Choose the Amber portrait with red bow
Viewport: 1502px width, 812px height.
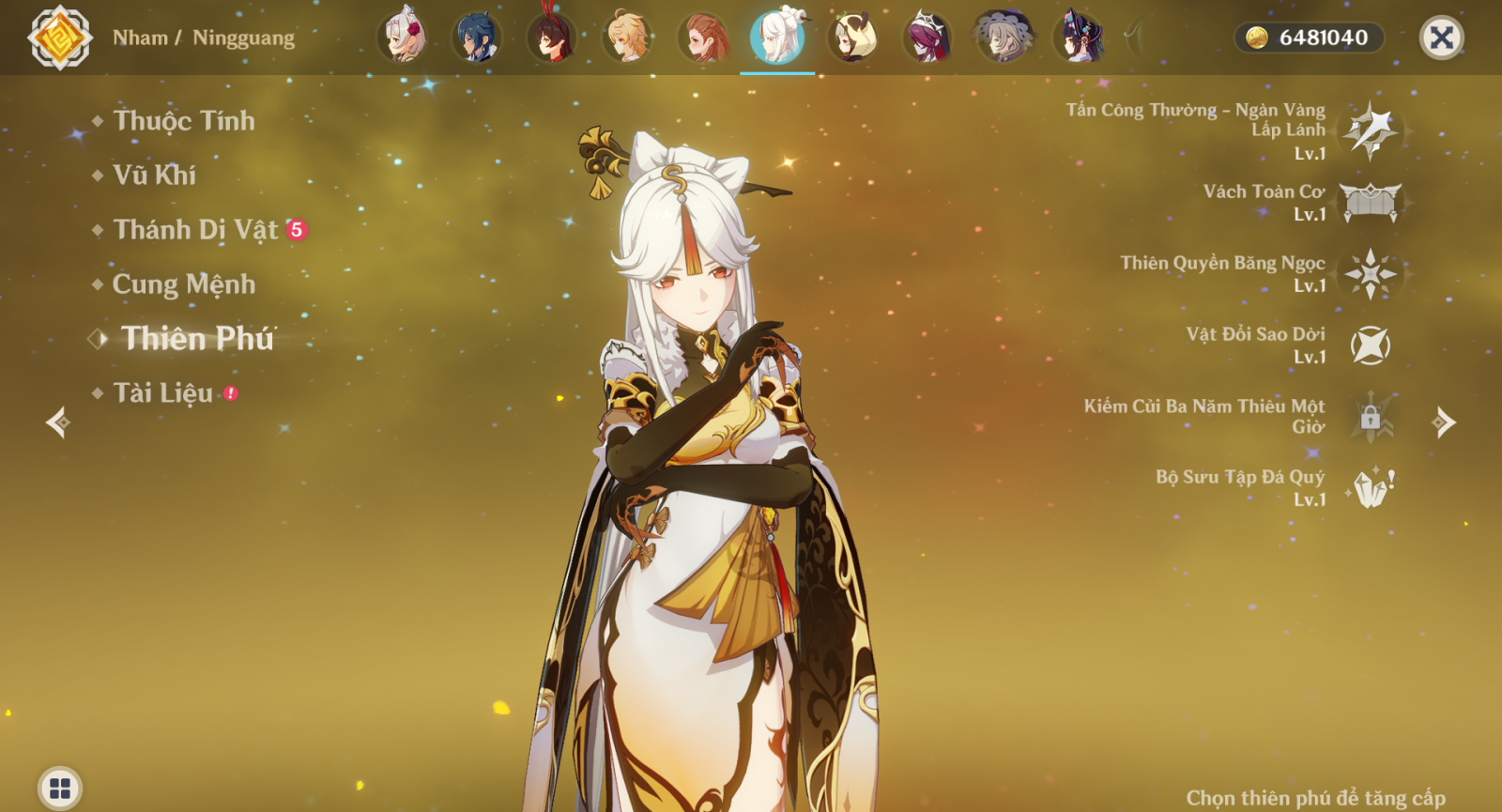coord(552,38)
